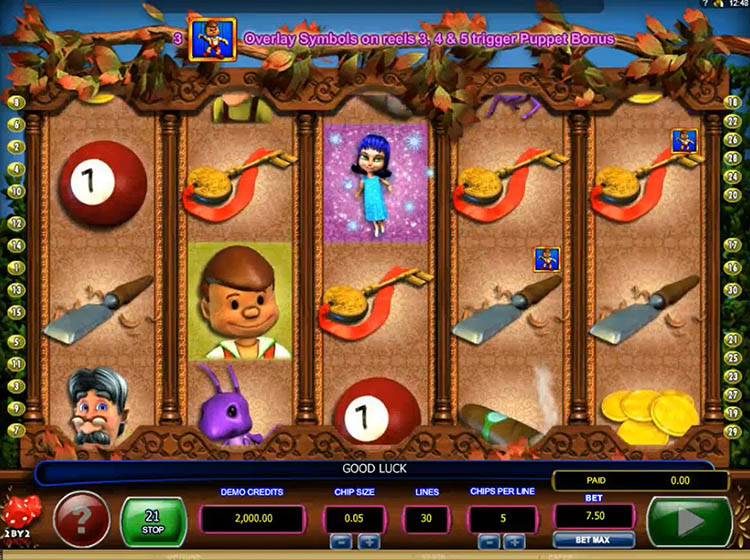Select the Lines count field
Viewport: 750px width, 560px height.
426,518
